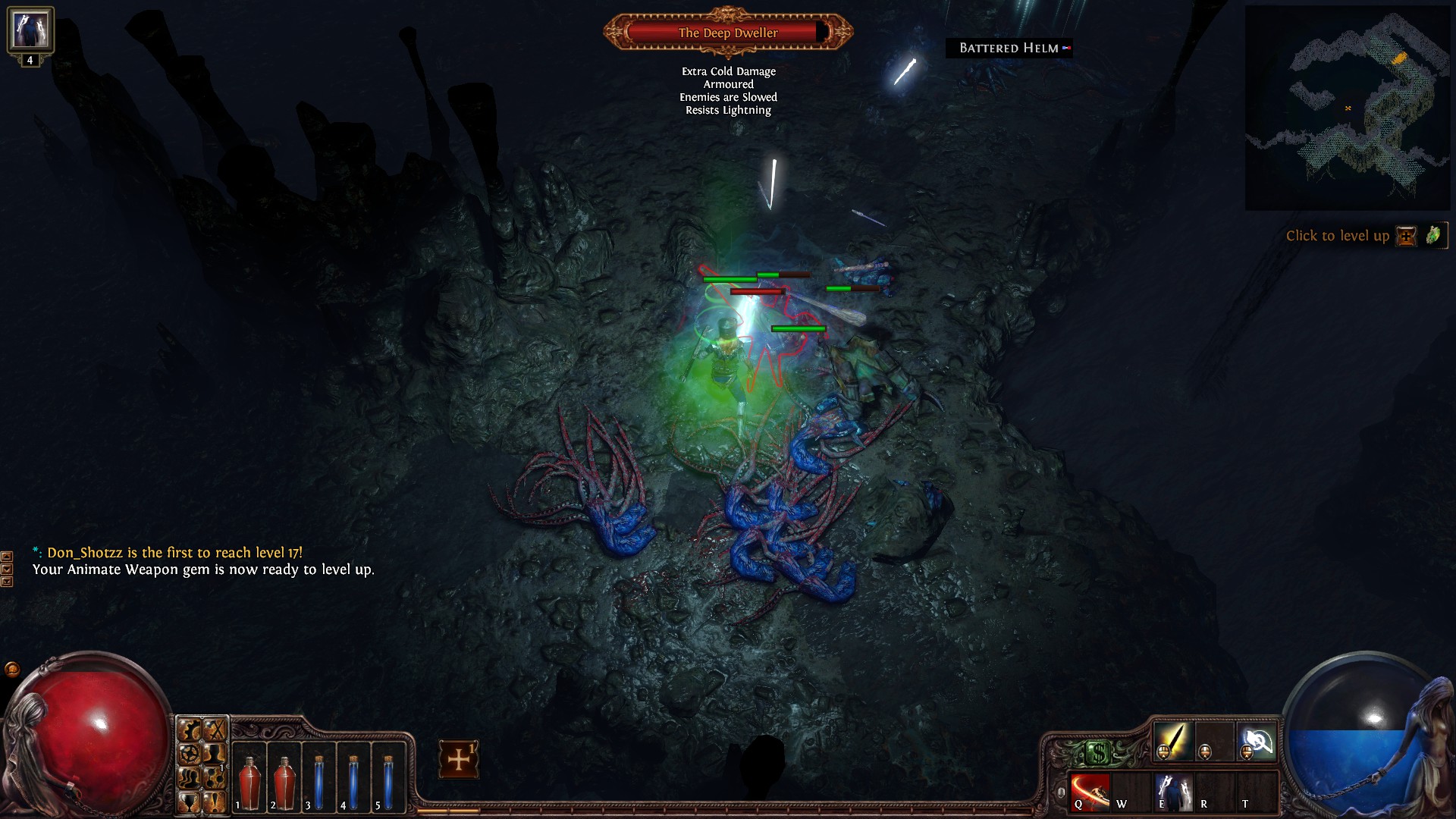Use the blue mana flask in slot 3

tap(318, 778)
